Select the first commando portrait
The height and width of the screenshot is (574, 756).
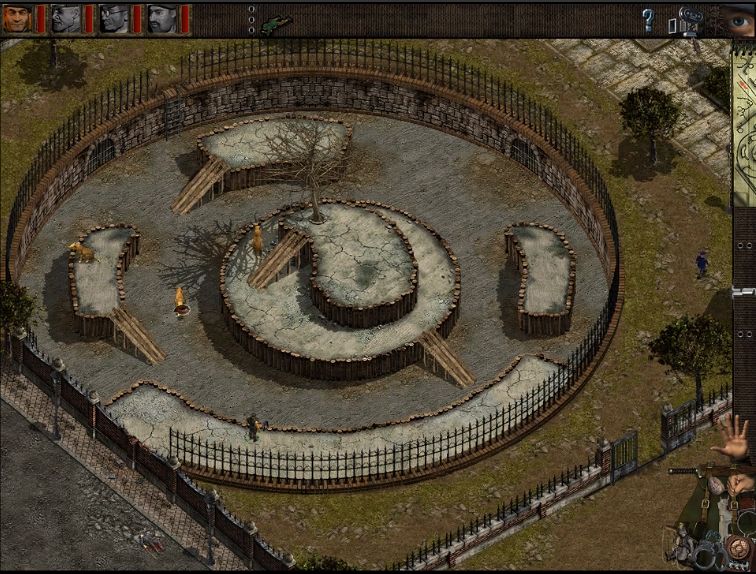pyautogui.click(x=18, y=17)
